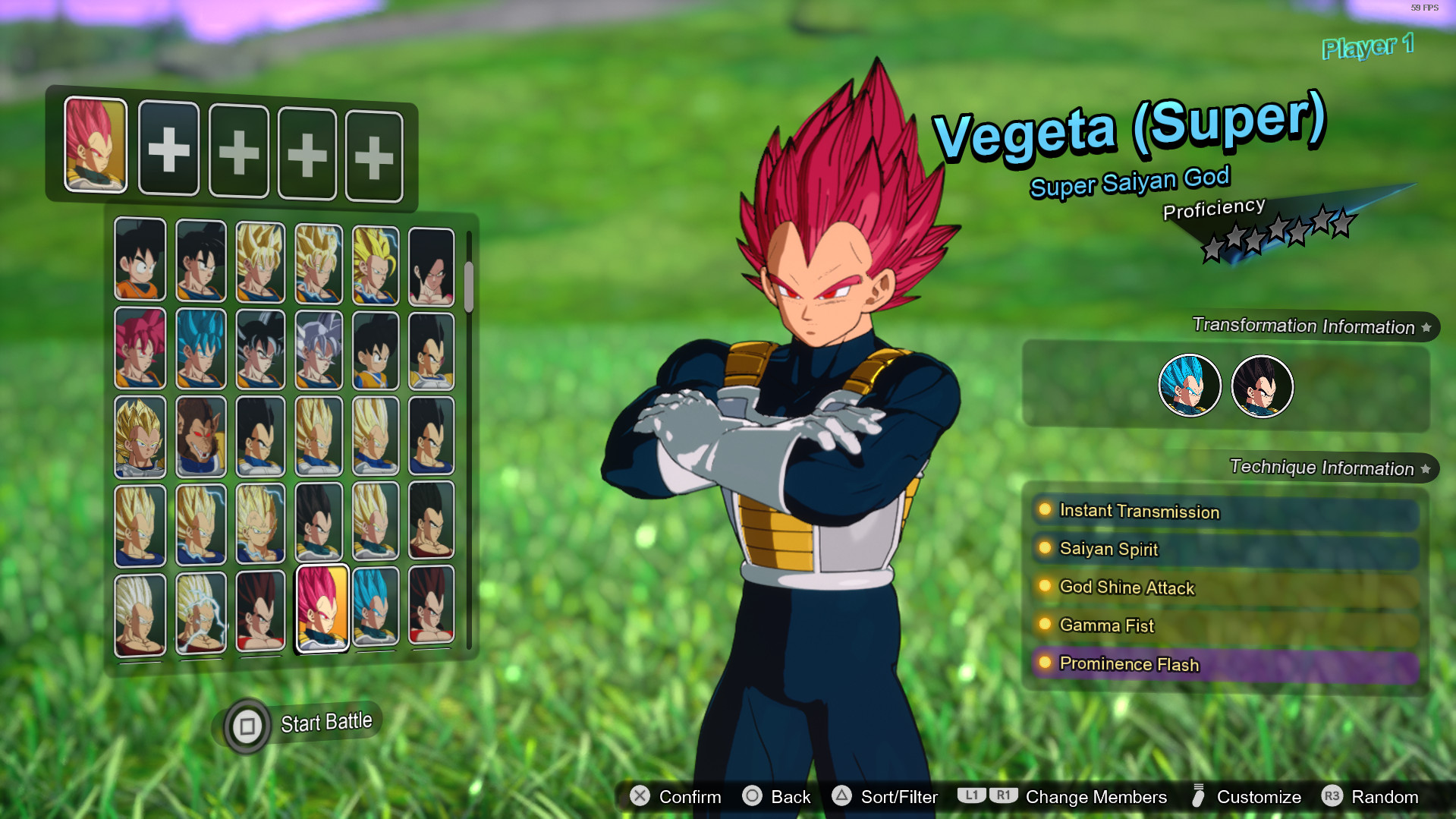
Task: Select Customize from the bottom command bar
Action: click(1259, 797)
